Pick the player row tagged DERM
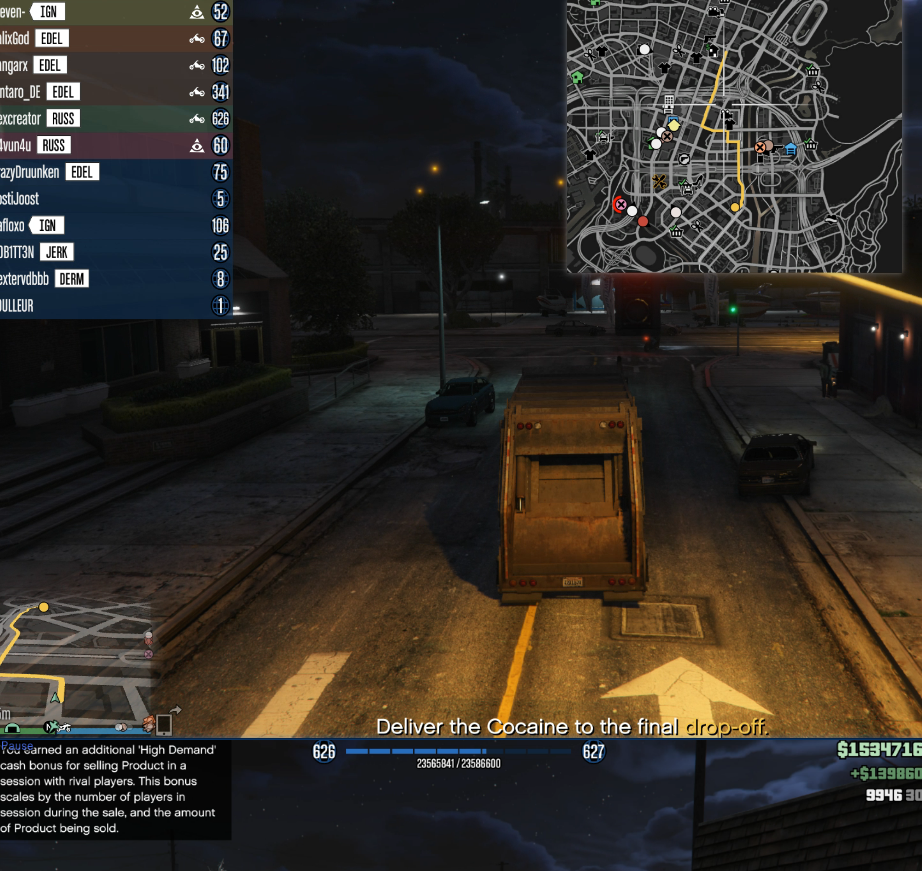922x871 pixels. (x=115, y=279)
